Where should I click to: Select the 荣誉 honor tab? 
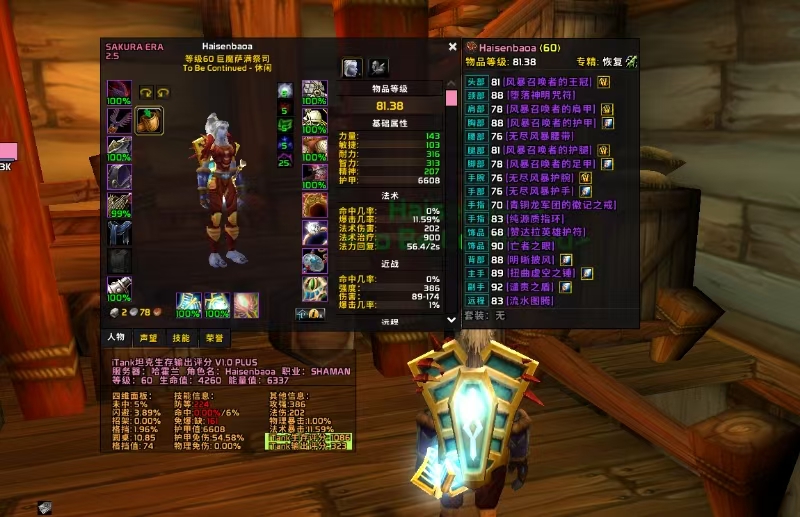(x=213, y=338)
